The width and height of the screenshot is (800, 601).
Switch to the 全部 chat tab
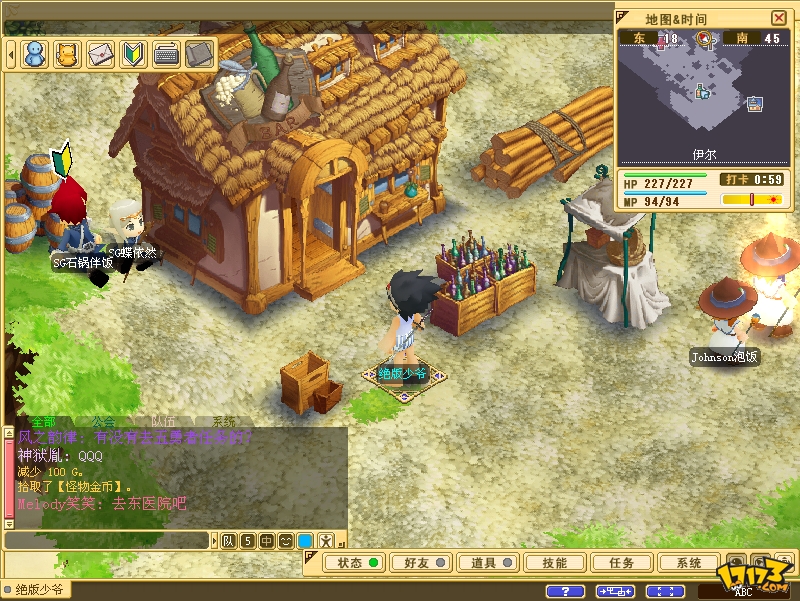tap(44, 422)
